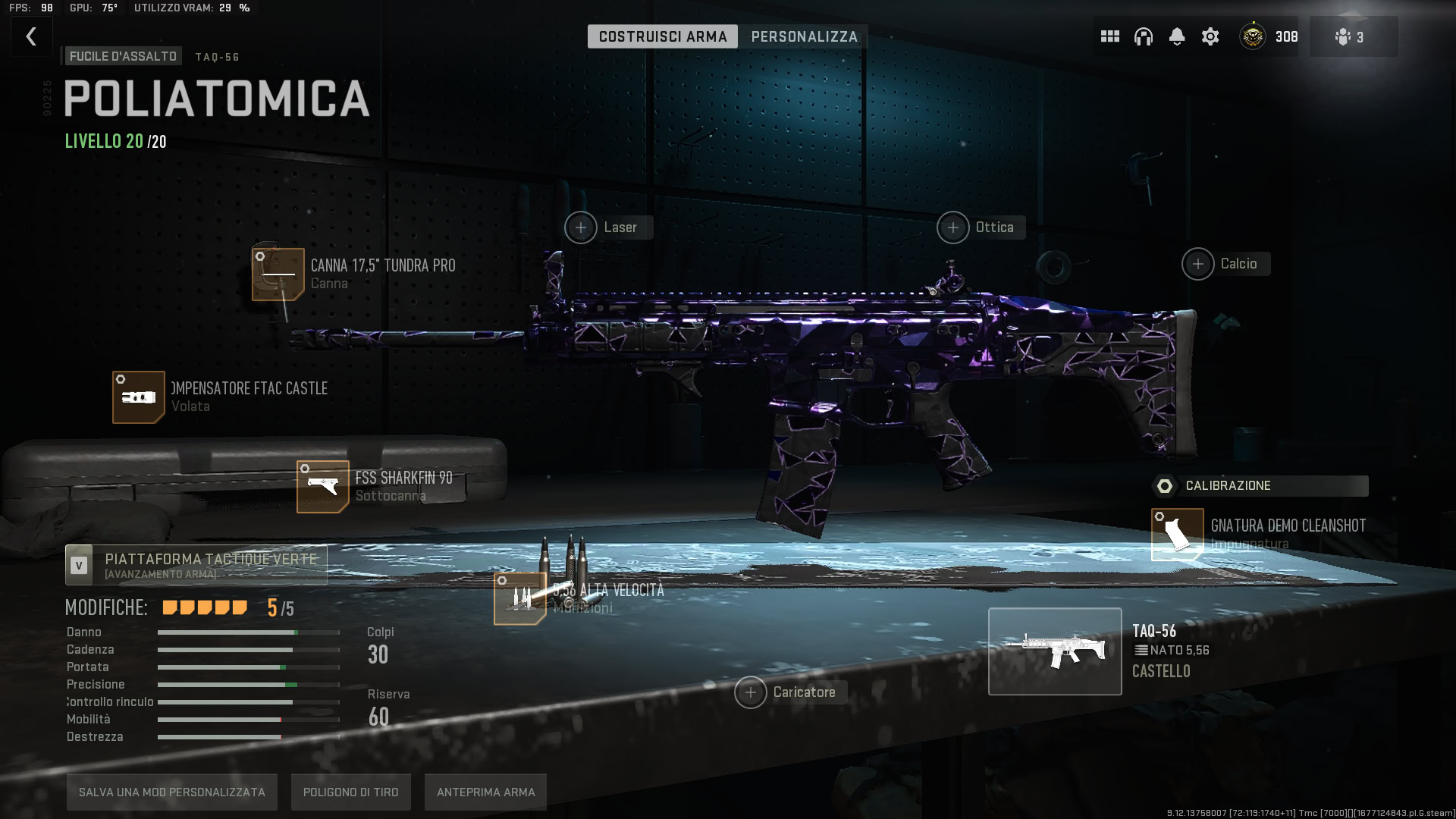This screenshot has width=1456, height=819.
Task: Add a Calcio attachment
Action: (x=1198, y=264)
